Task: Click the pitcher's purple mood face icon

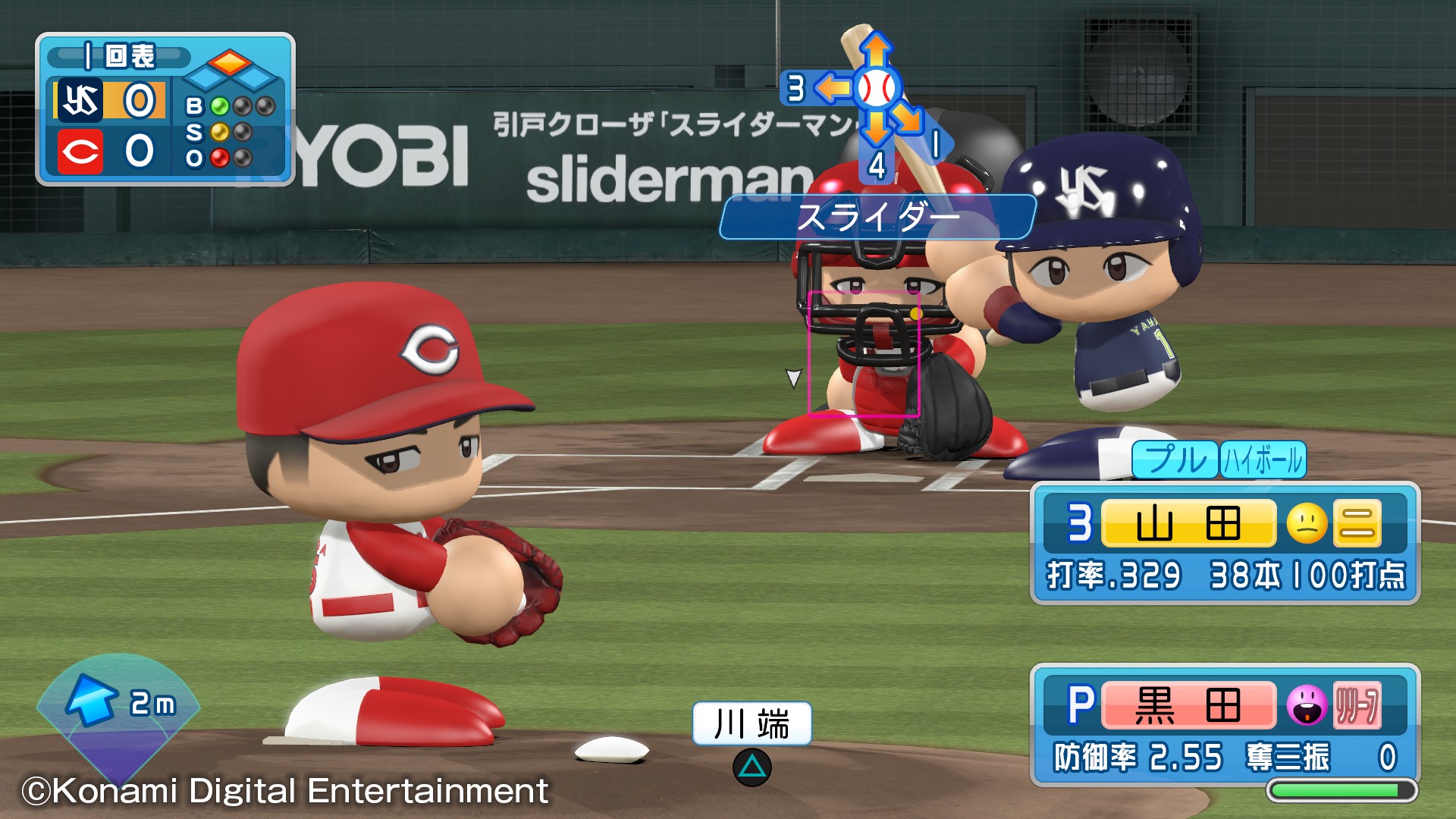Action: pyautogui.click(x=1307, y=705)
